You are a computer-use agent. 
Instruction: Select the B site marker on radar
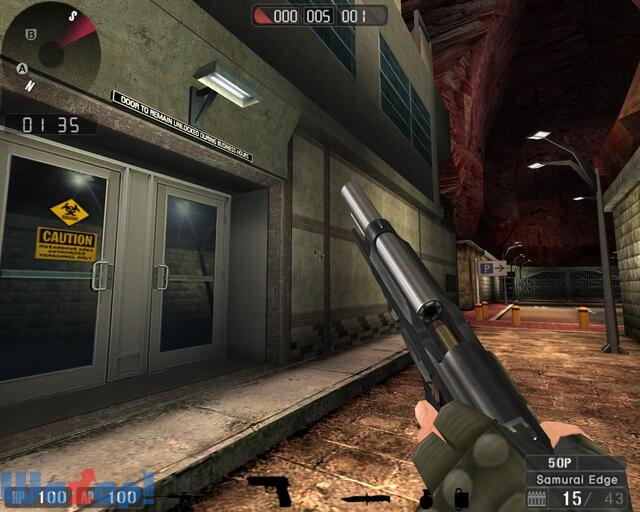[31, 34]
